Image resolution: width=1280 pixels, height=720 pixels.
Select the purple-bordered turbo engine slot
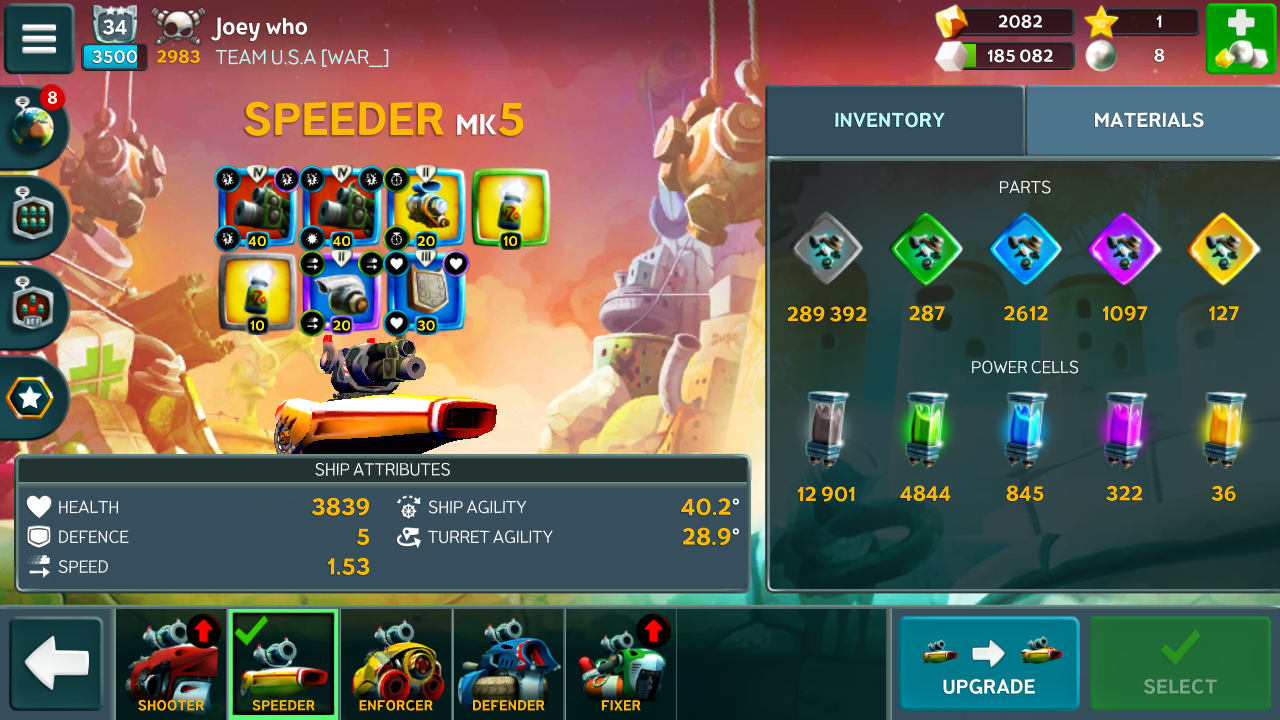click(x=341, y=293)
